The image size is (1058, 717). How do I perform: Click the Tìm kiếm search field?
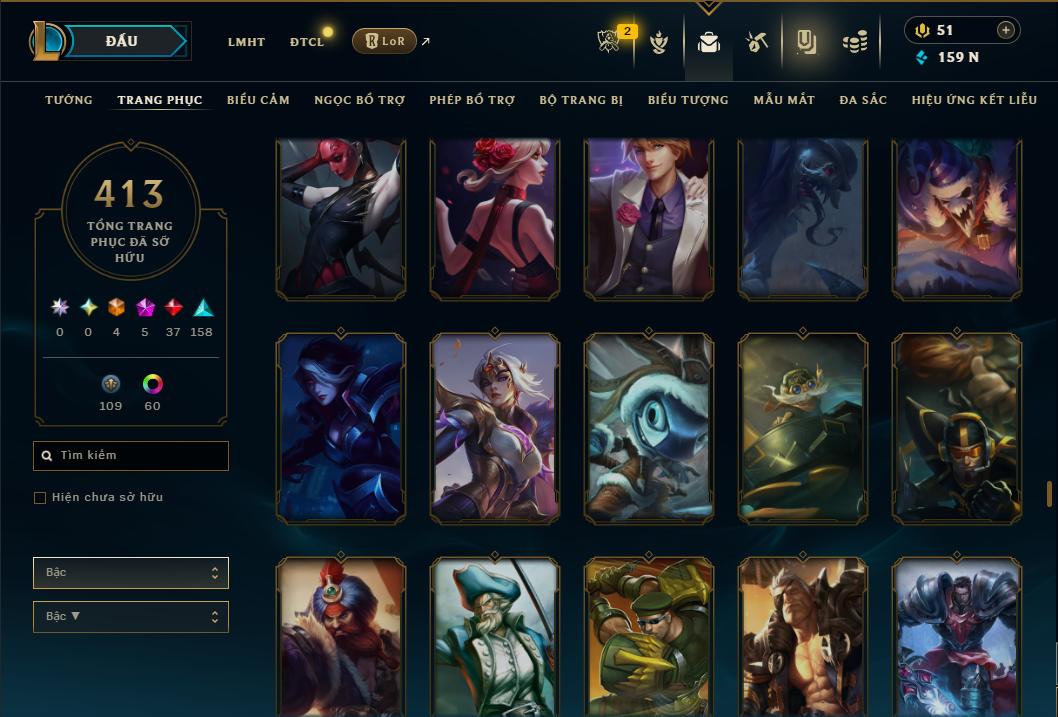click(x=131, y=456)
